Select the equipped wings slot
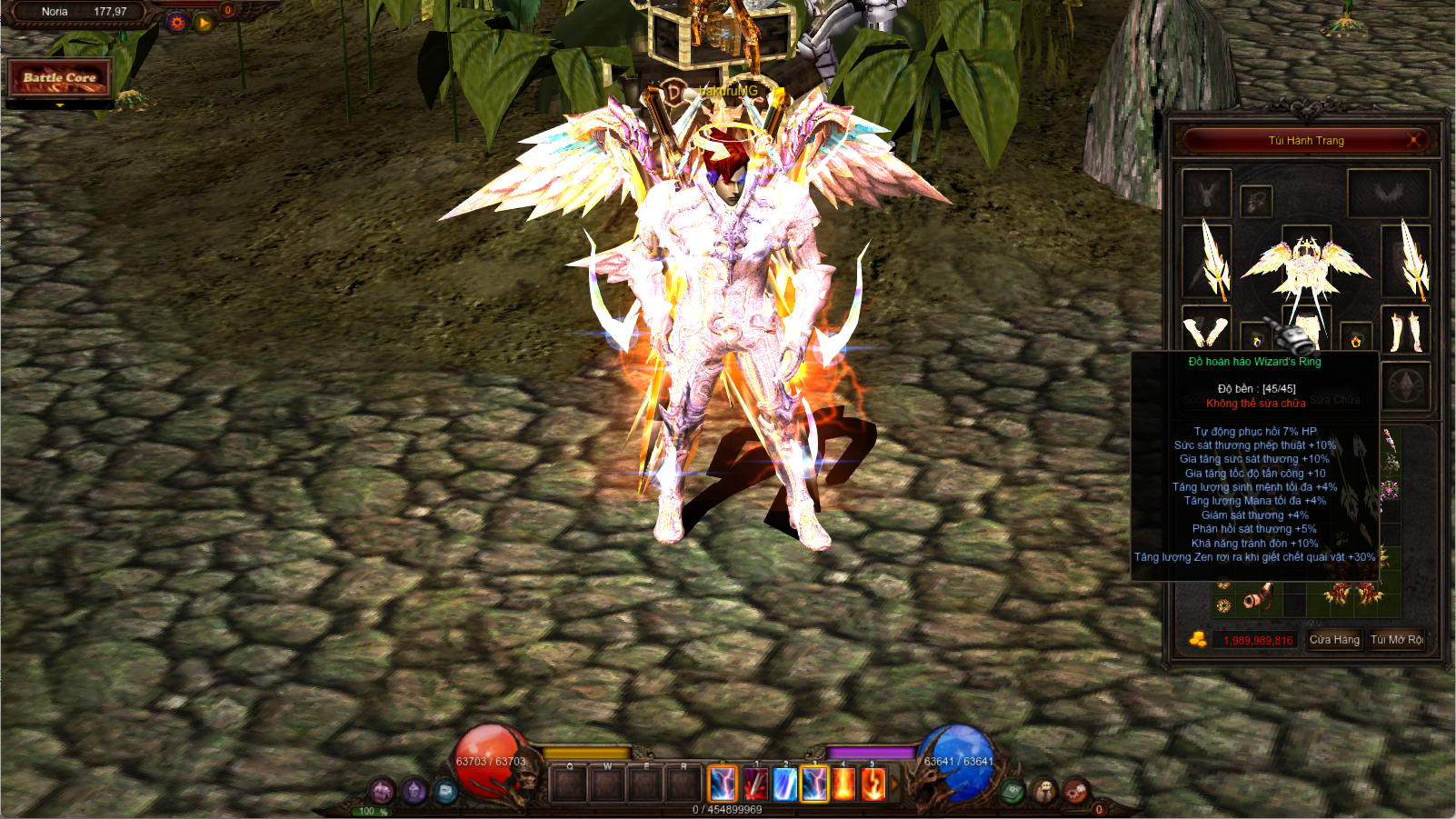 point(1389,194)
